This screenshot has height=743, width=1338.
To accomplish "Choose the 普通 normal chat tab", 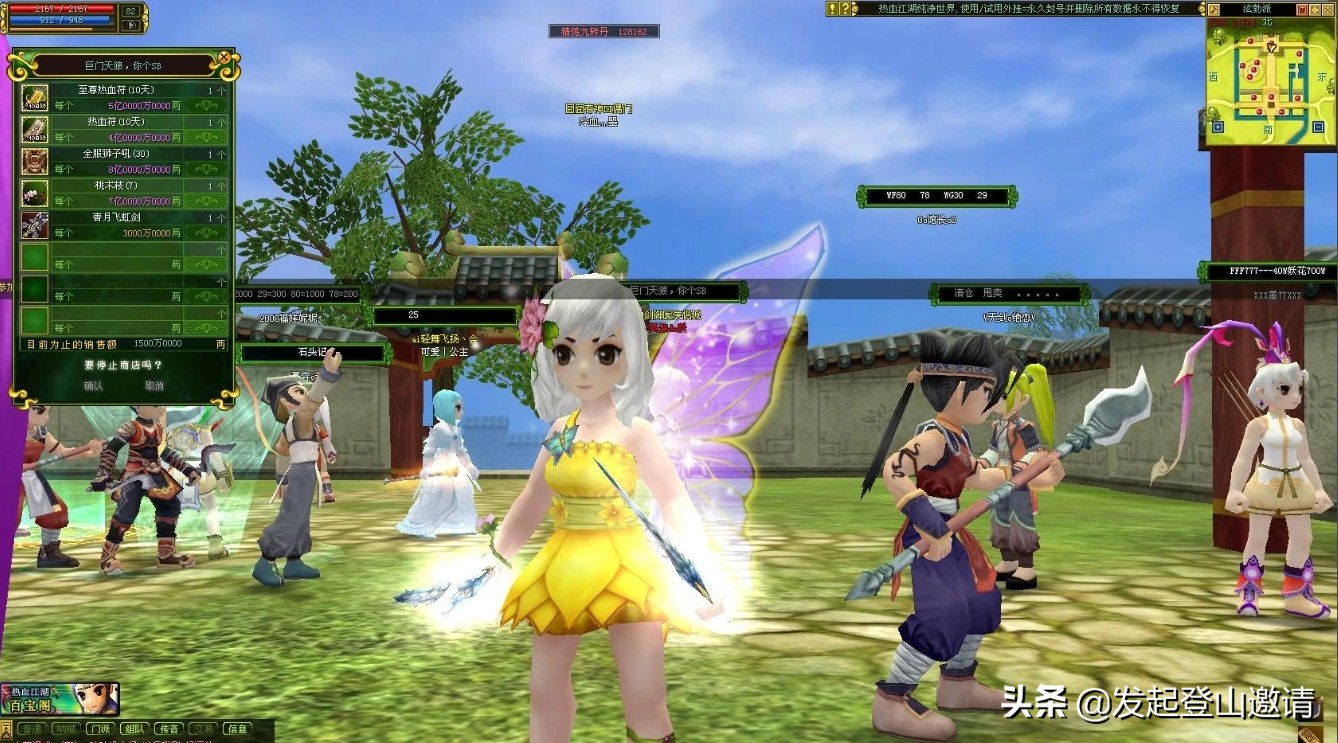I will tap(31, 729).
